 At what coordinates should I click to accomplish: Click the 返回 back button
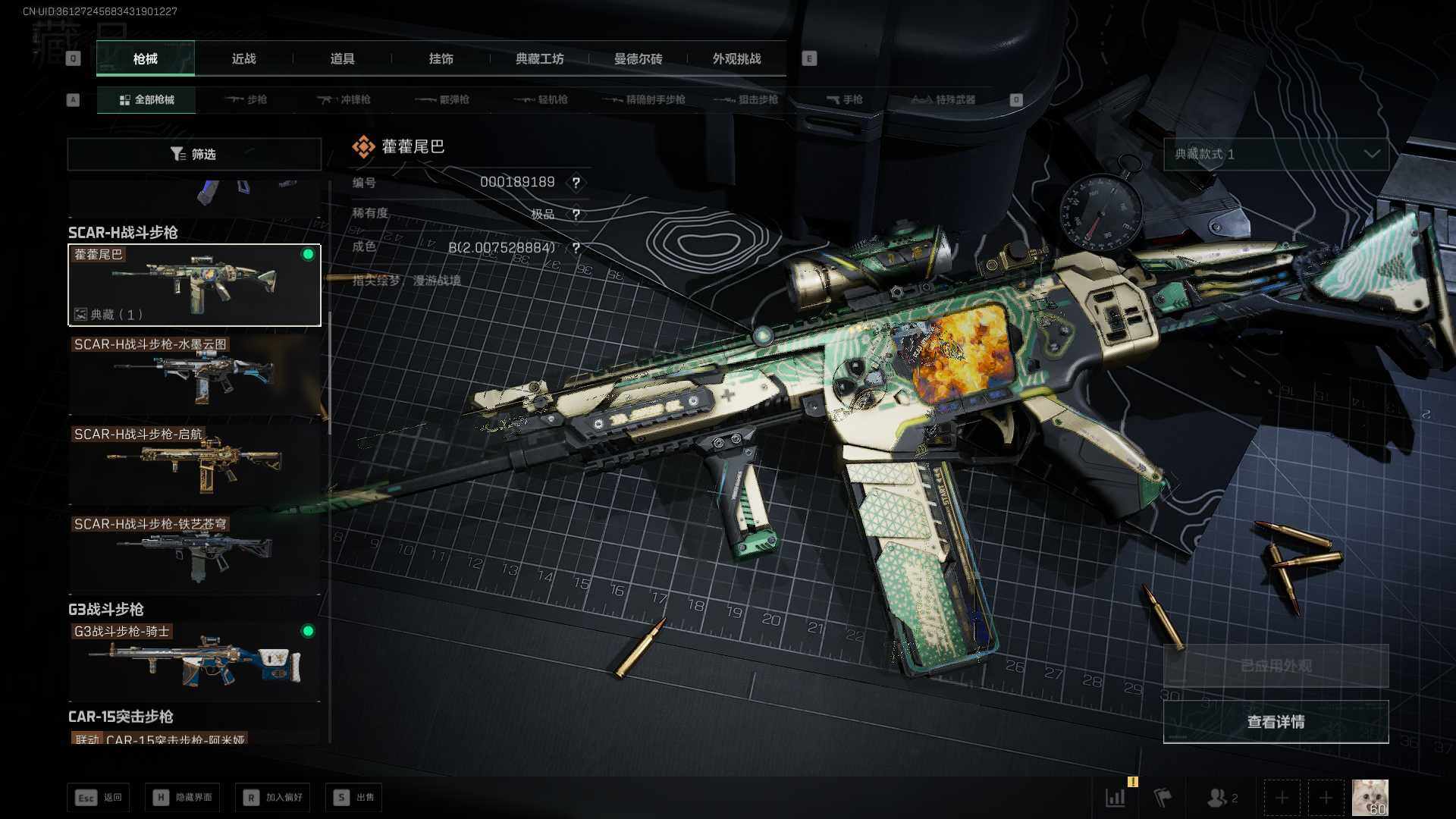(99, 798)
